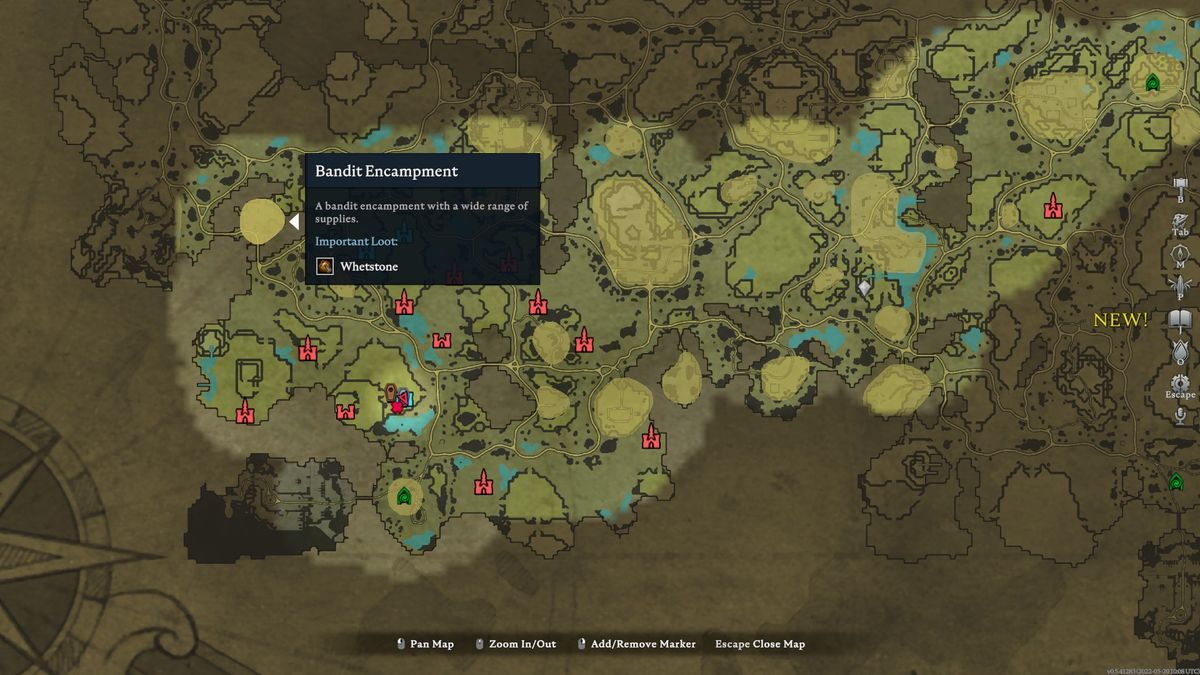1200x675 pixels.
Task: Open the Escape gear menu icon
Action: (x=1180, y=384)
